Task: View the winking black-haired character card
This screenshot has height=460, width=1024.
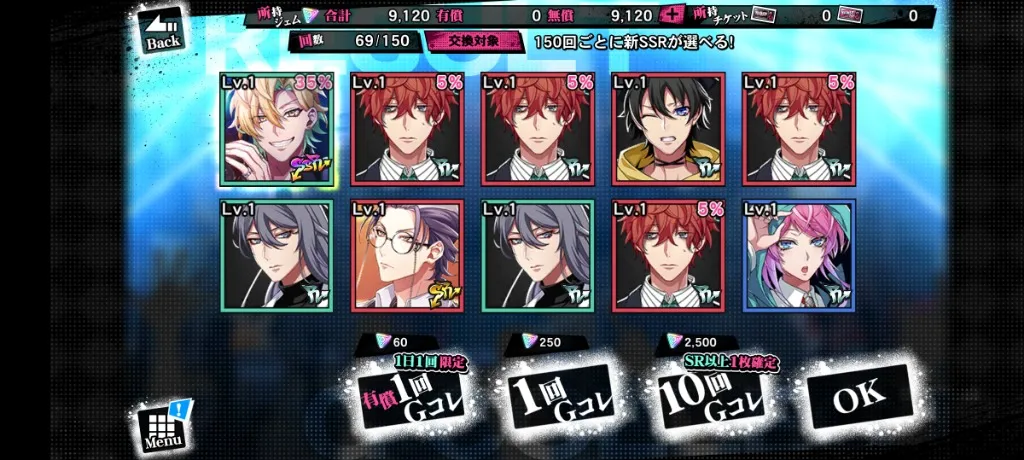Action: [667, 128]
